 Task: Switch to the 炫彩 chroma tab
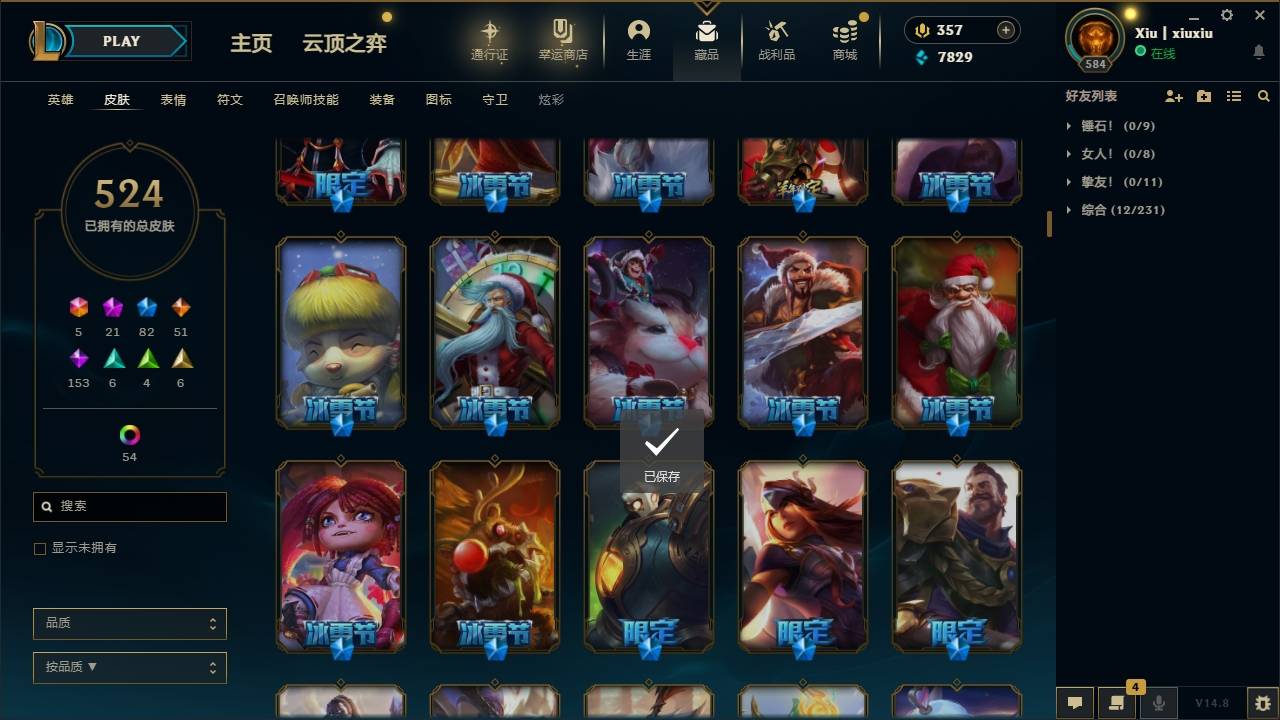point(551,99)
